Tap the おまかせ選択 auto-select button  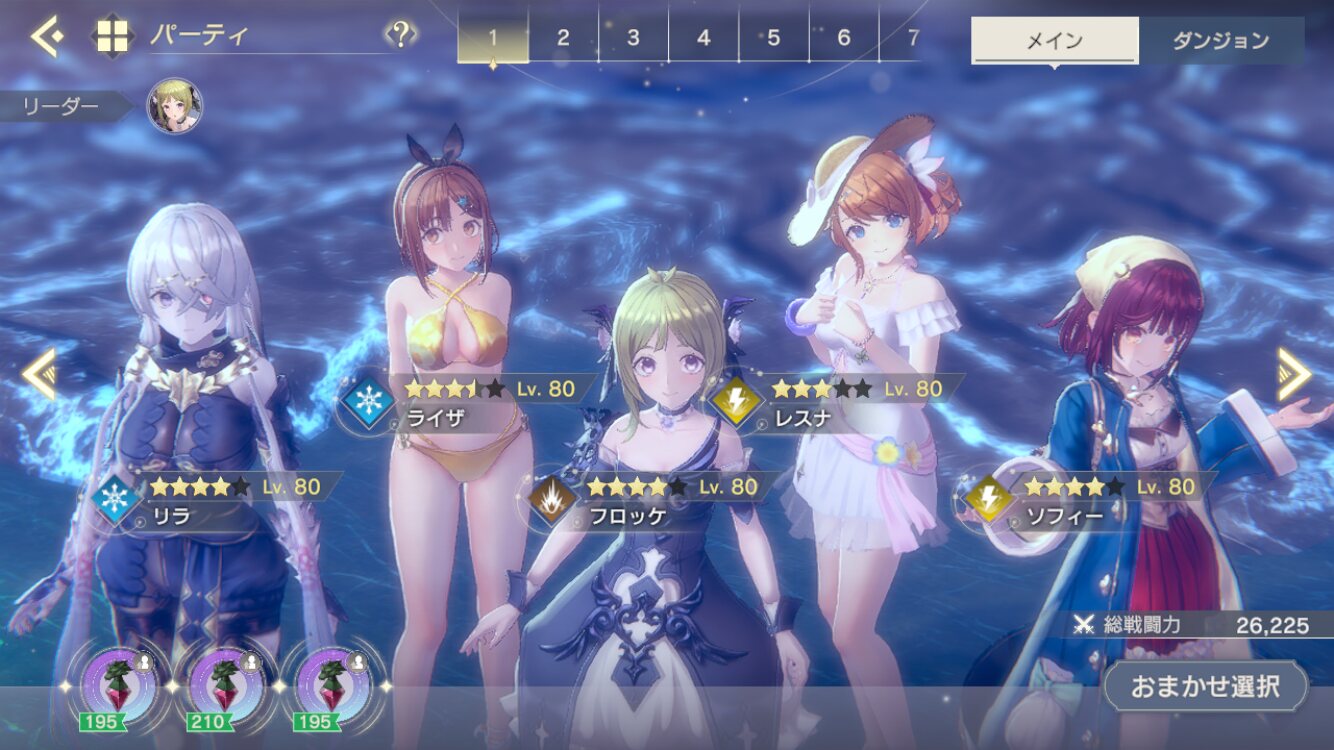[x=1205, y=687]
